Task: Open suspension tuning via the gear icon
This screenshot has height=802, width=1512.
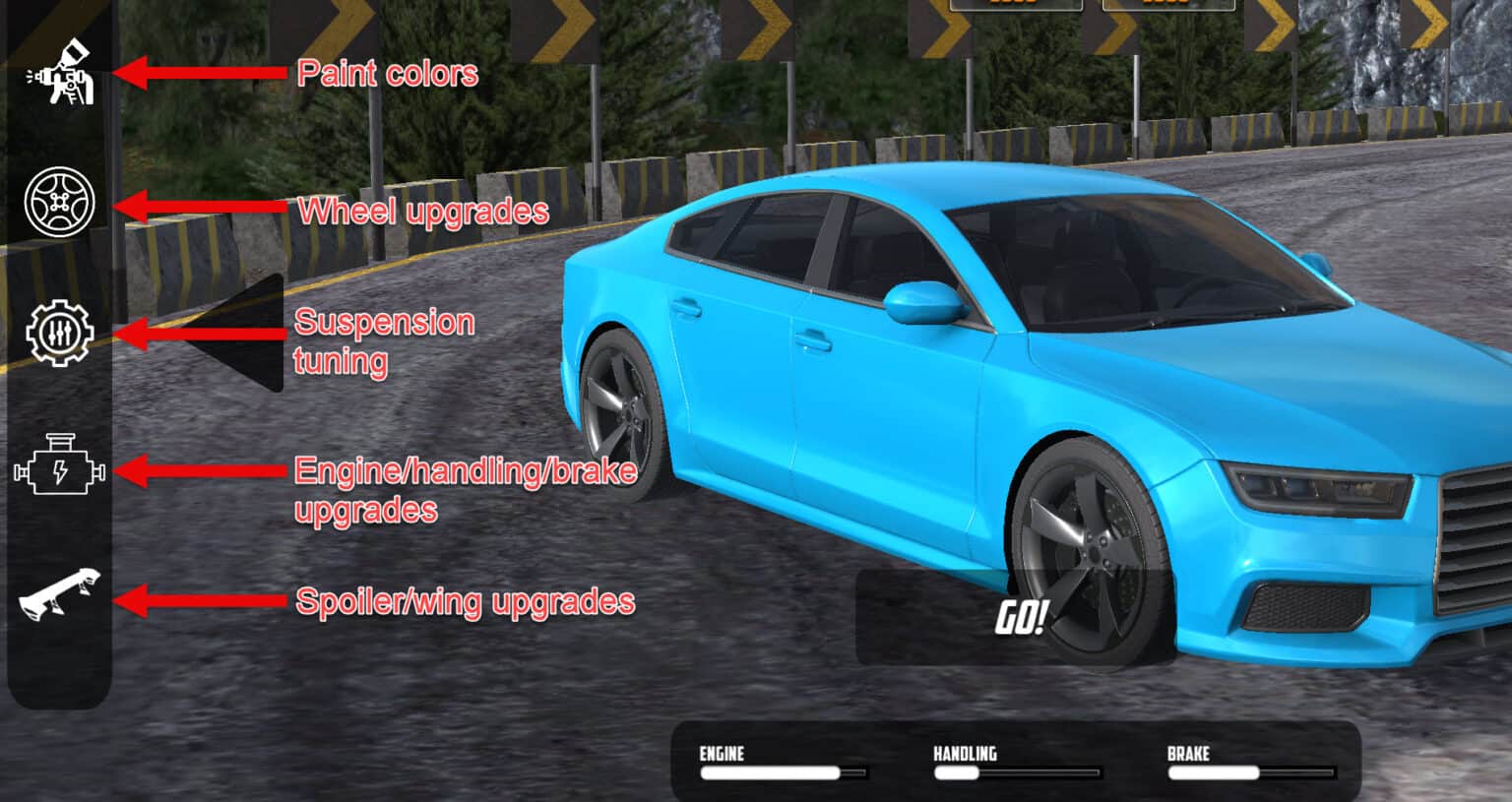Action: 59,335
